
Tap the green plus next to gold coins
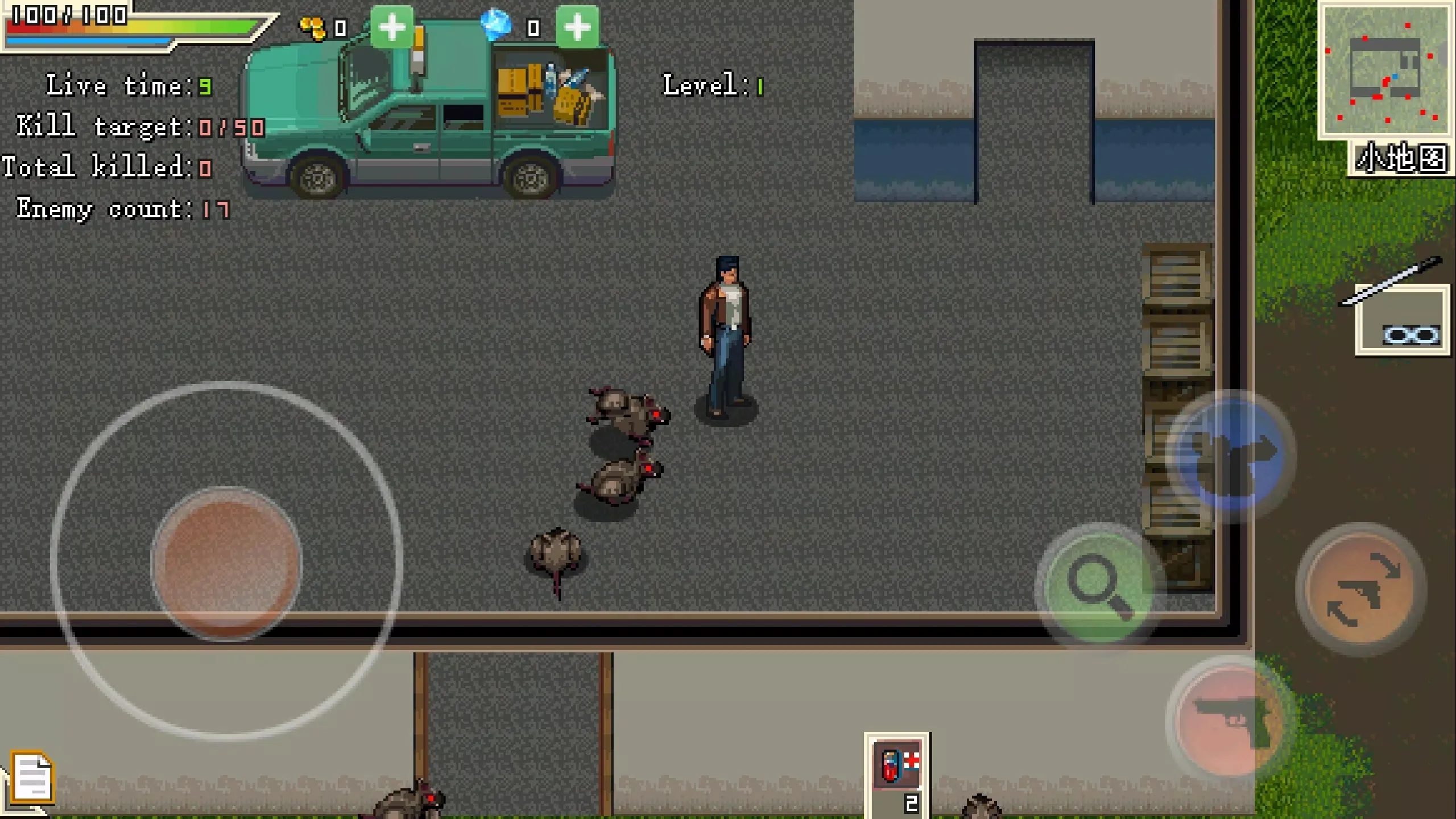point(392,27)
